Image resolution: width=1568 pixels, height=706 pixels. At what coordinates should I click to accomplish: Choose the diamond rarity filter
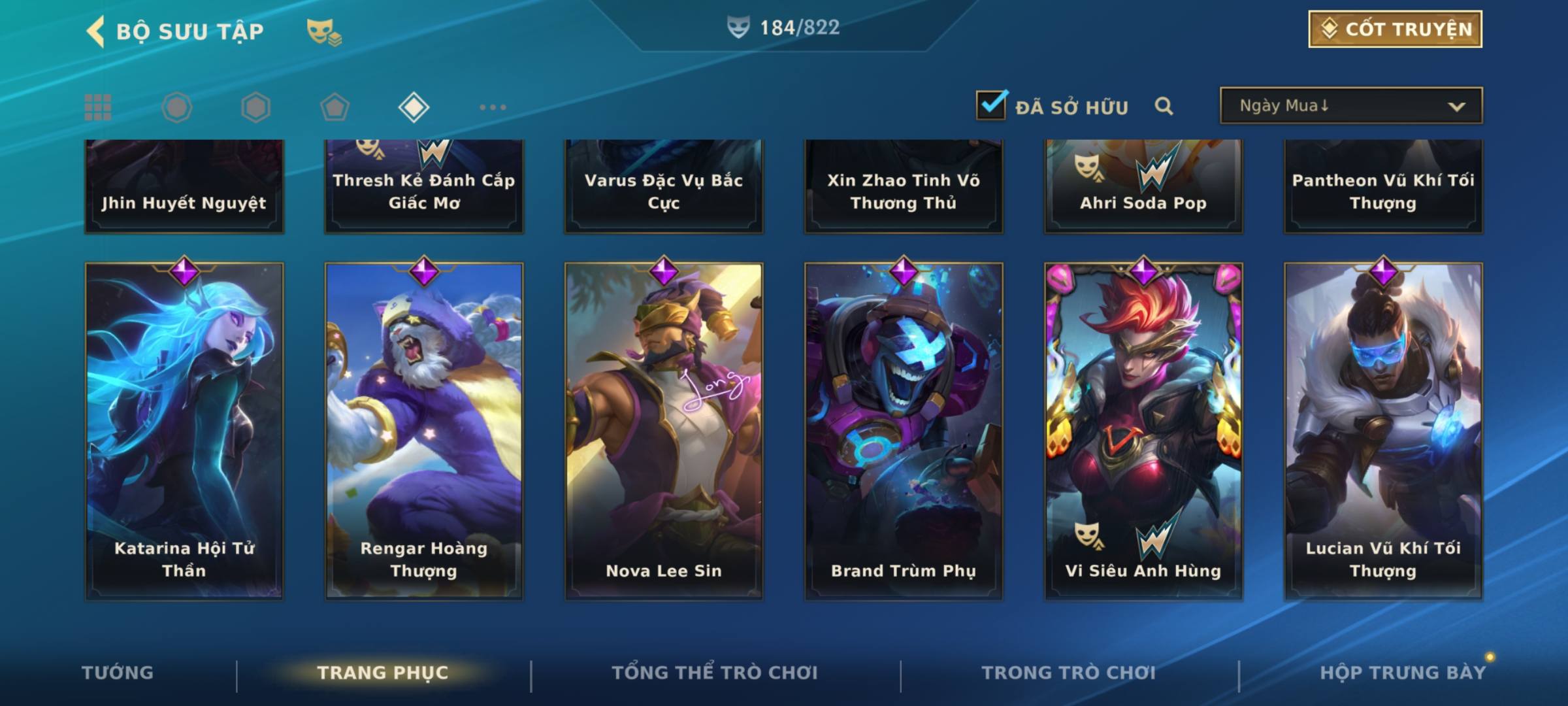click(x=414, y=107)
